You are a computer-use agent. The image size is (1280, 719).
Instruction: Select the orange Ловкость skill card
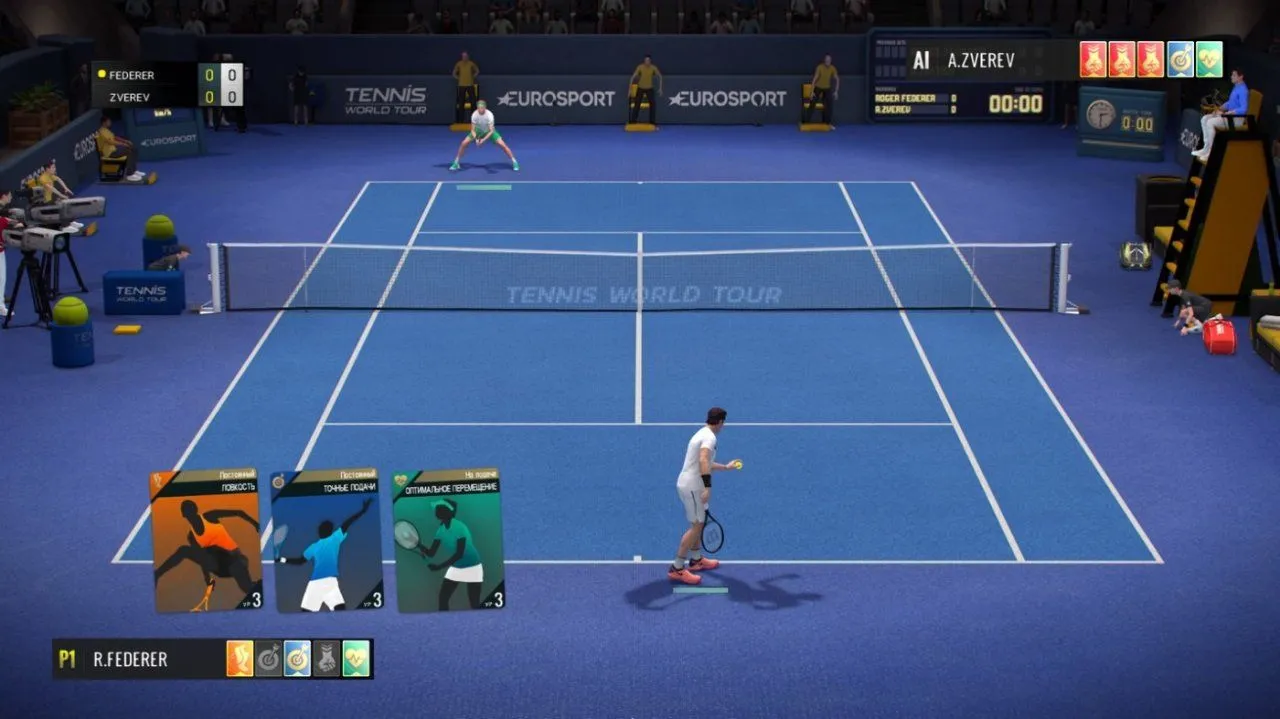pyautogui.click(x=205, y=541)
